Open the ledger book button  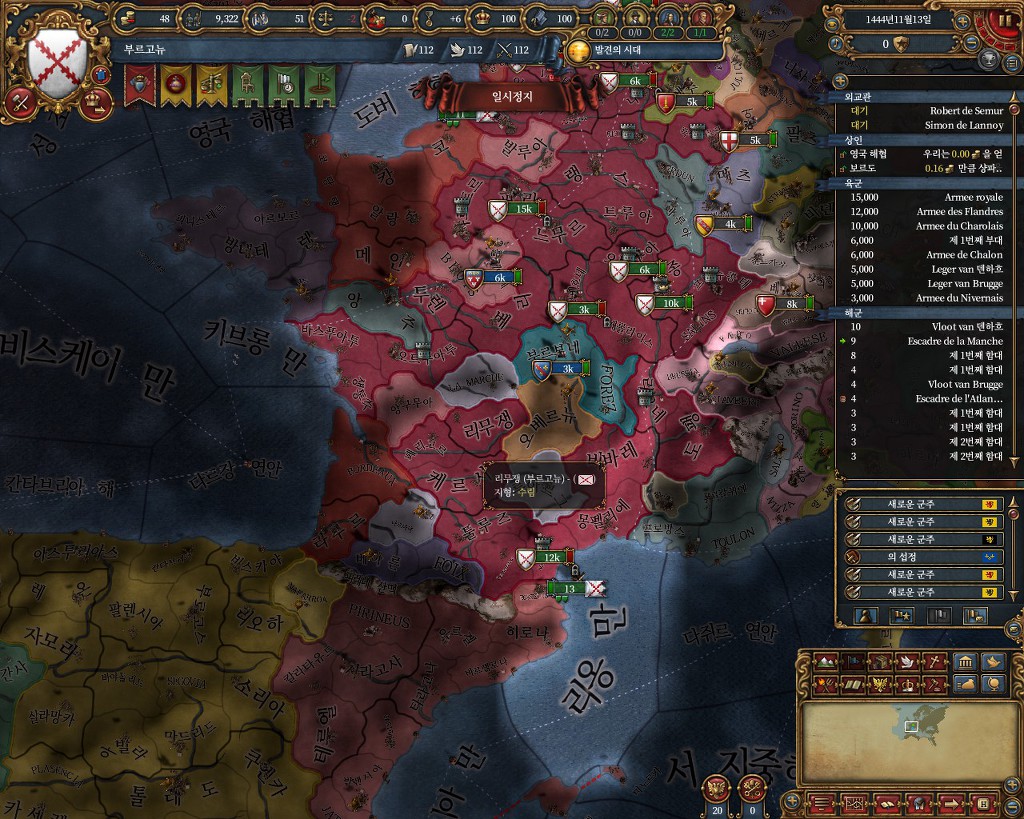click(x=886, y=804)
